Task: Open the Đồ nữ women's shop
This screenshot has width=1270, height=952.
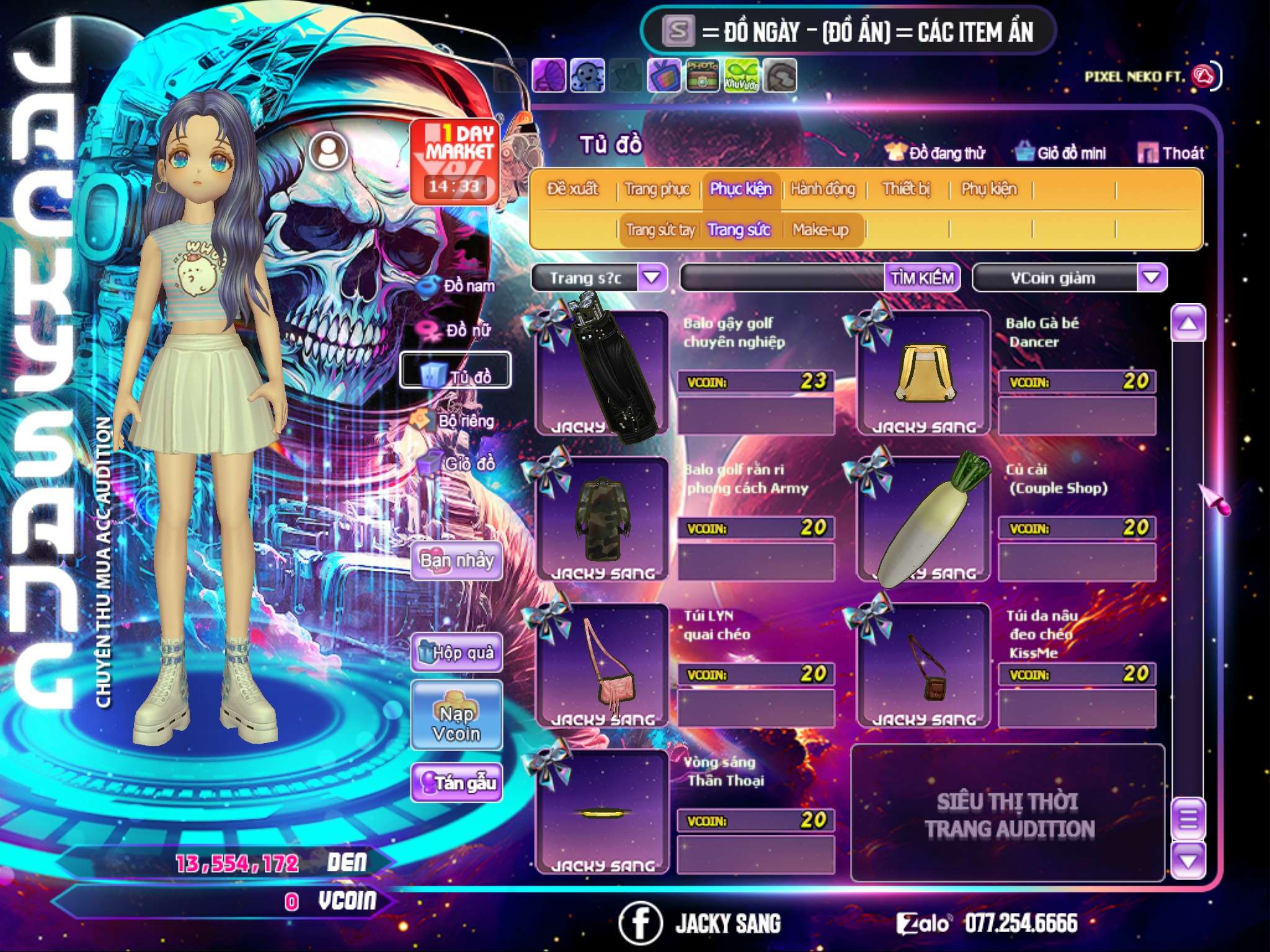Action: pyautogui.click(x=459, y=330)
